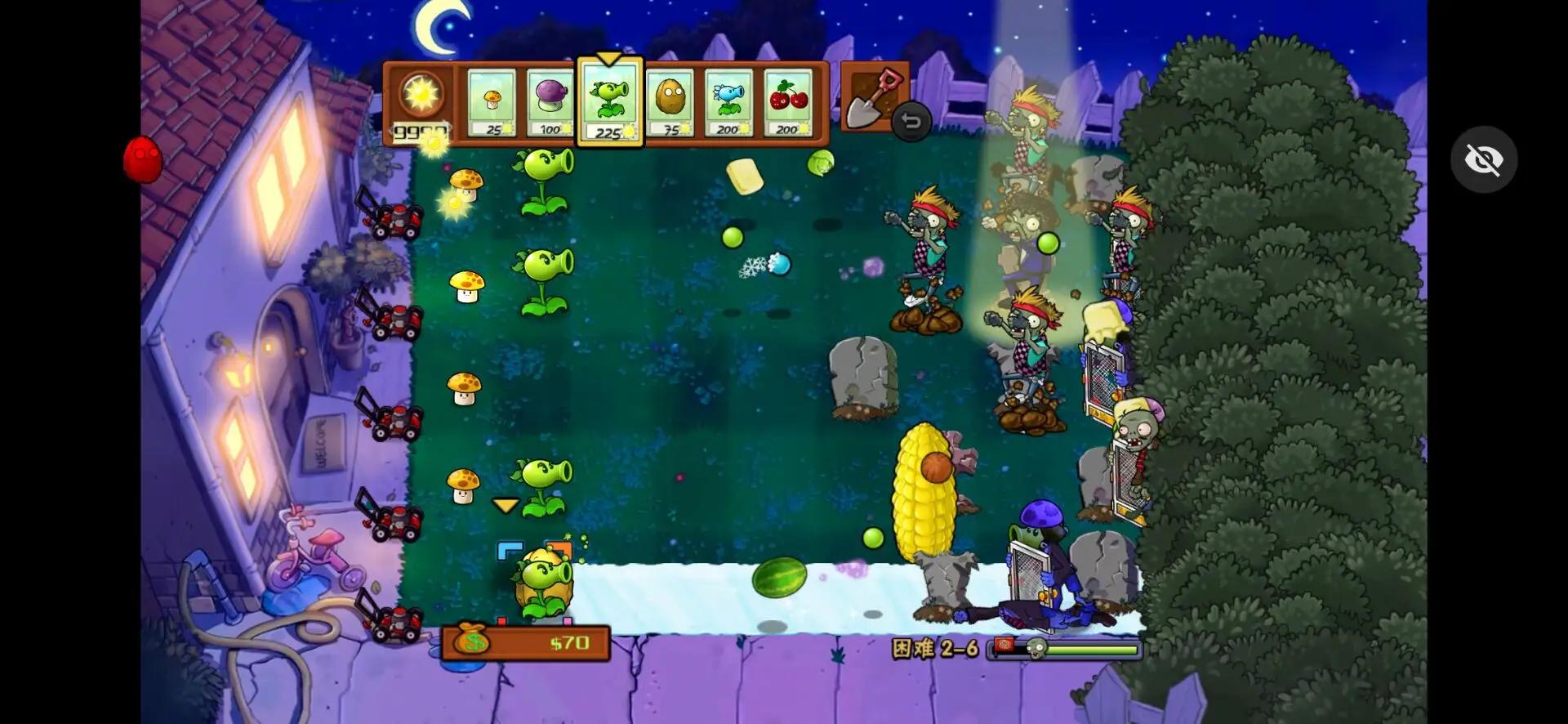Click the sun counter showing 9990
Viewport: 1568px width, 724px height.
click(x=420, y=102)
